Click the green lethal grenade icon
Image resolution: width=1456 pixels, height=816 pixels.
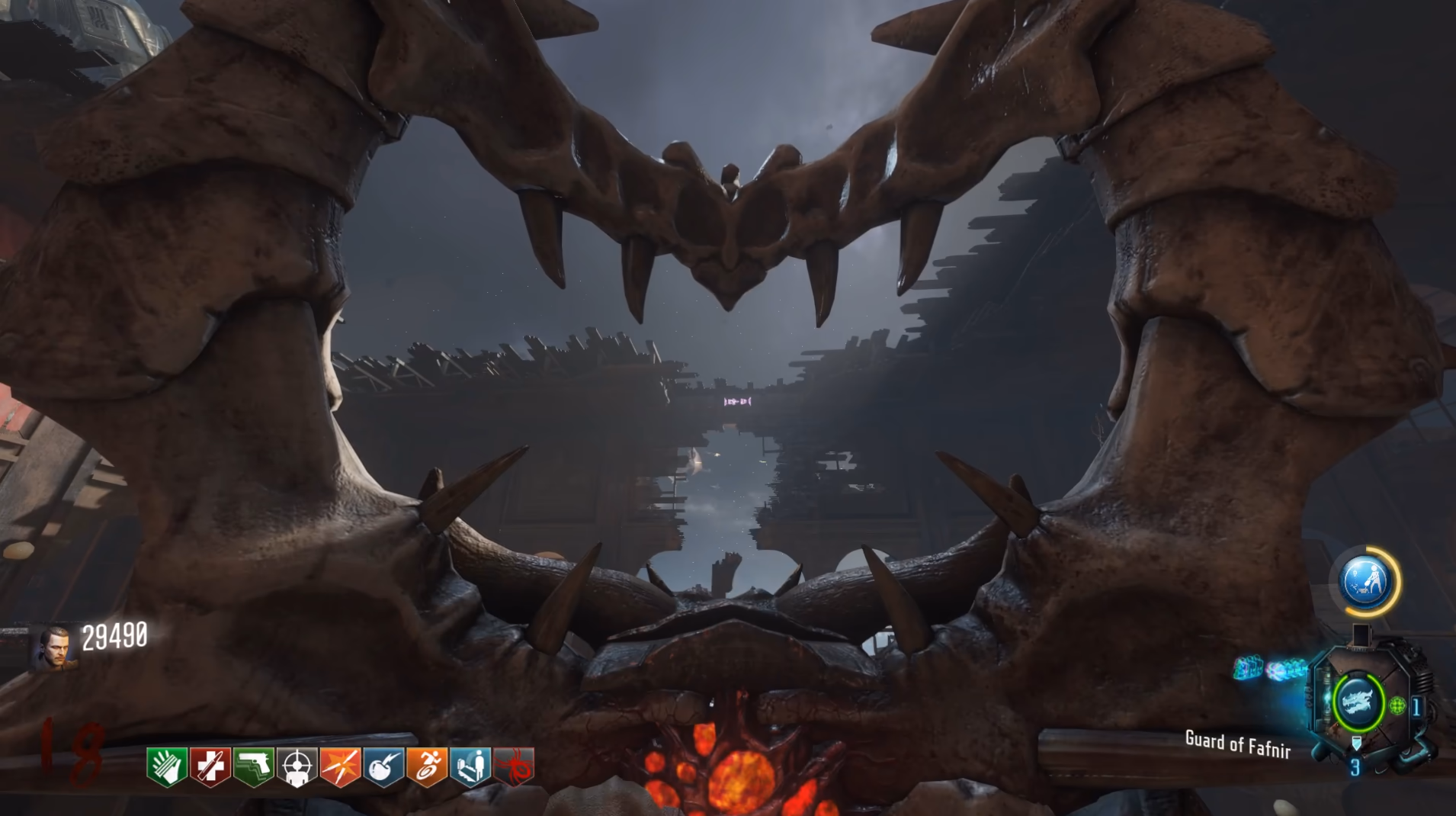tap(1397, 706)
